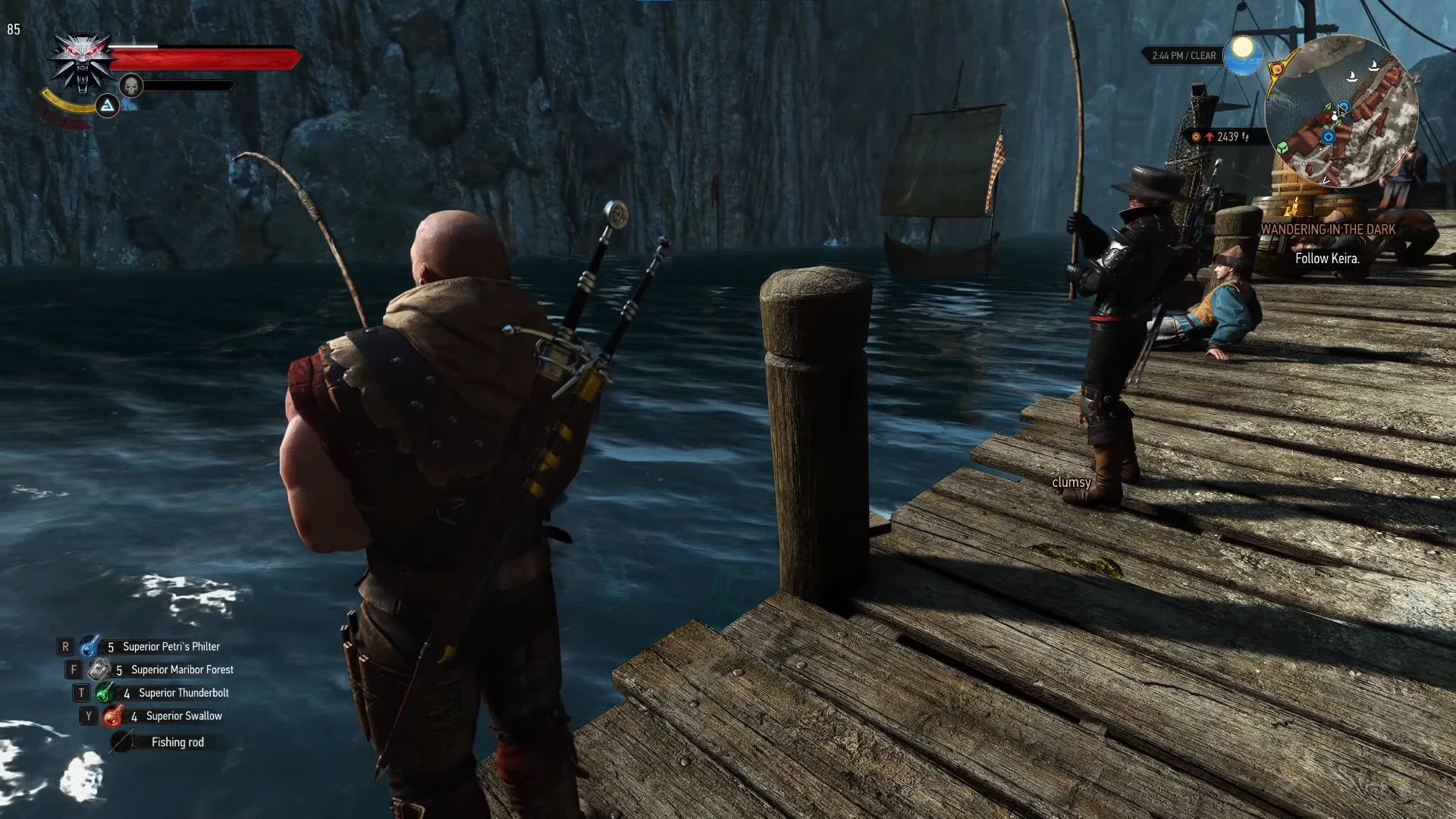
Task: Select the Superior Petri's Philter potion icon
Action: click(x=90, y=646)
